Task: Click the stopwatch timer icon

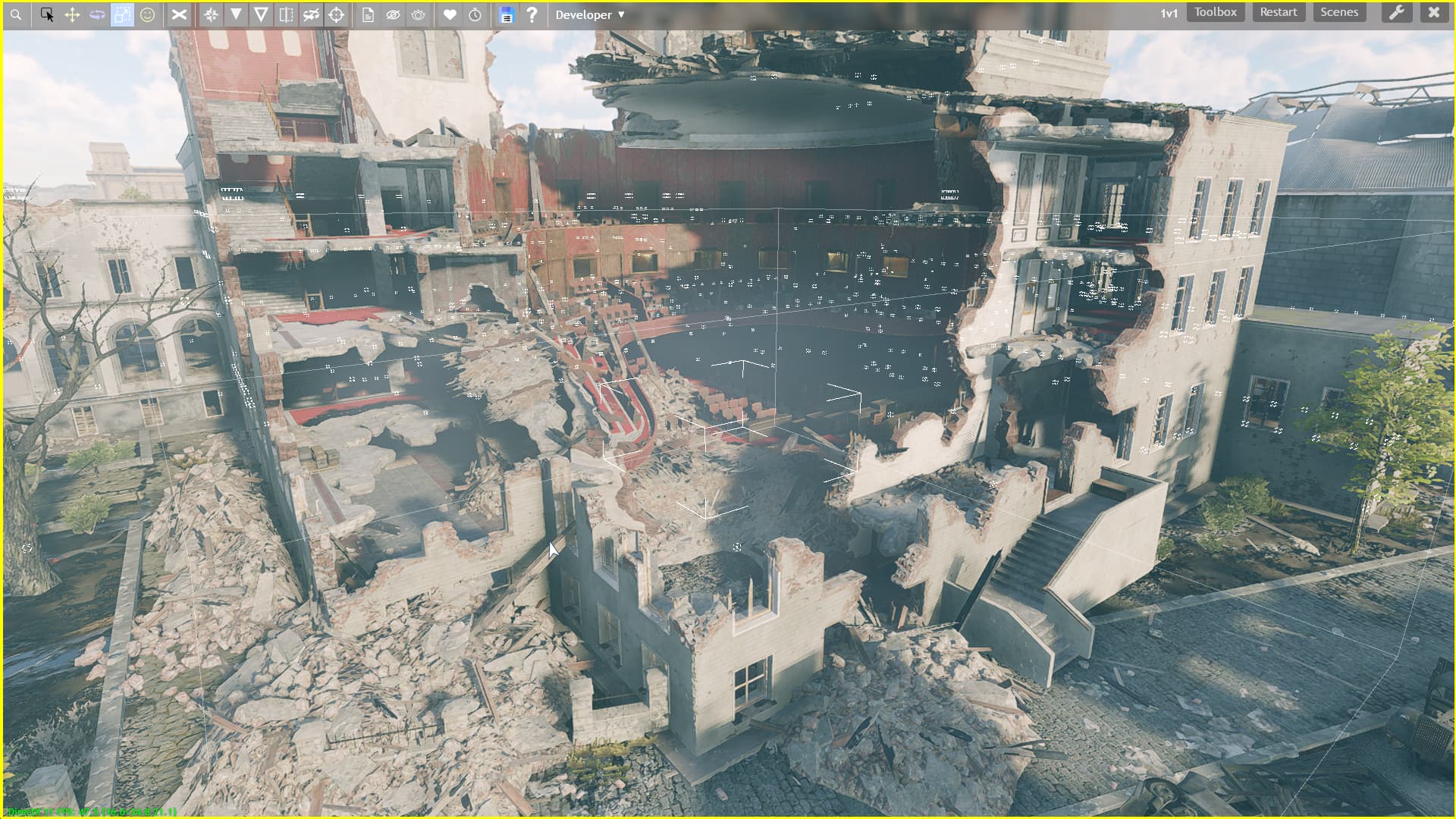Action: pos(474,14)
